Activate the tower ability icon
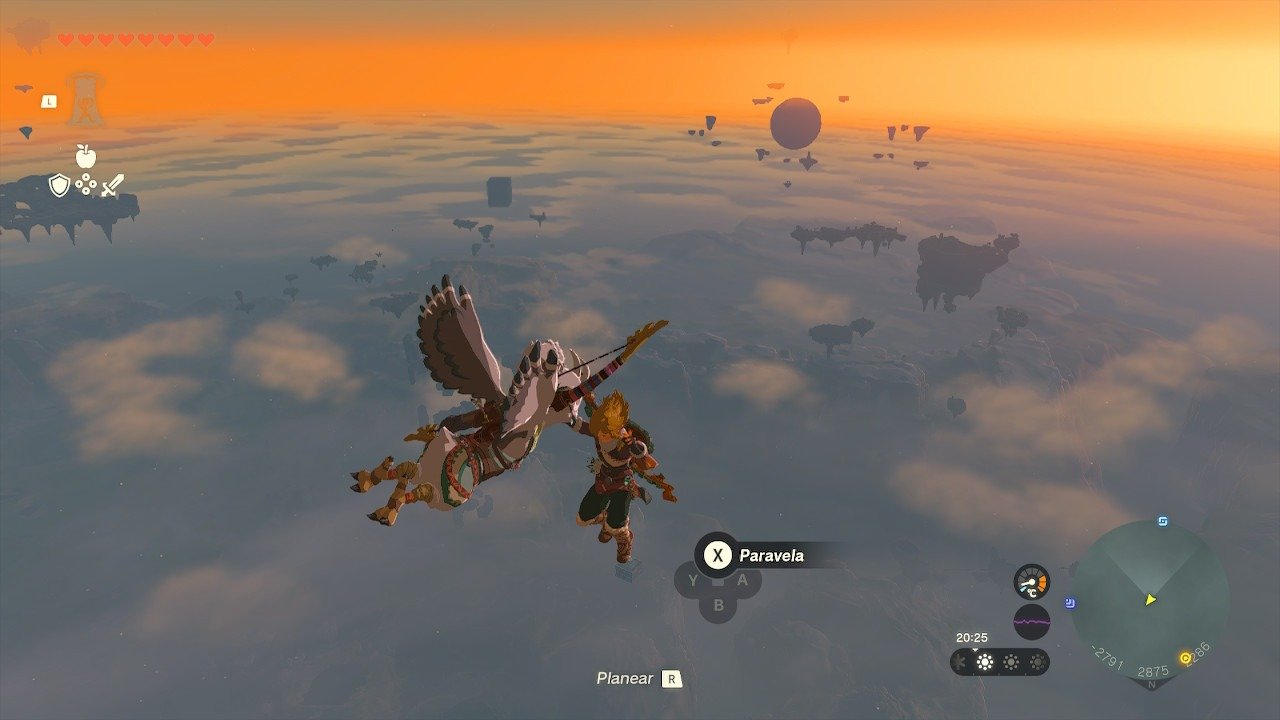This screenshot has height=720, width=1280. (85, 100)
